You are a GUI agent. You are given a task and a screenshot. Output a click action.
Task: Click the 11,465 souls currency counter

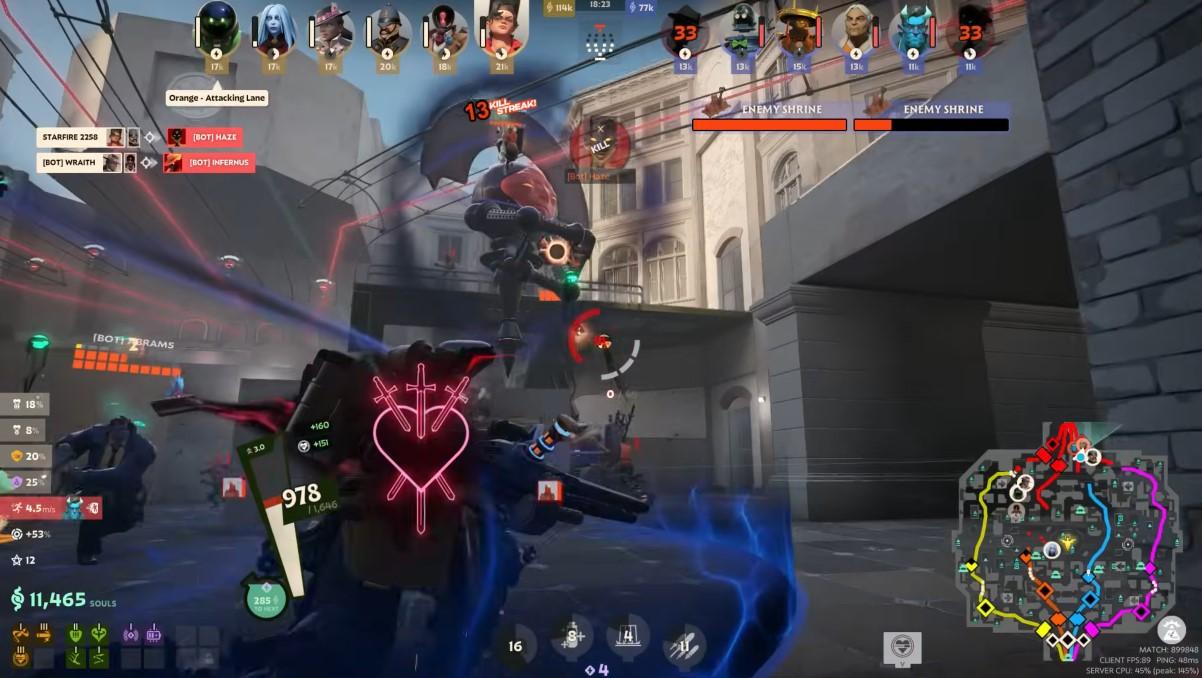click(60, 600)
